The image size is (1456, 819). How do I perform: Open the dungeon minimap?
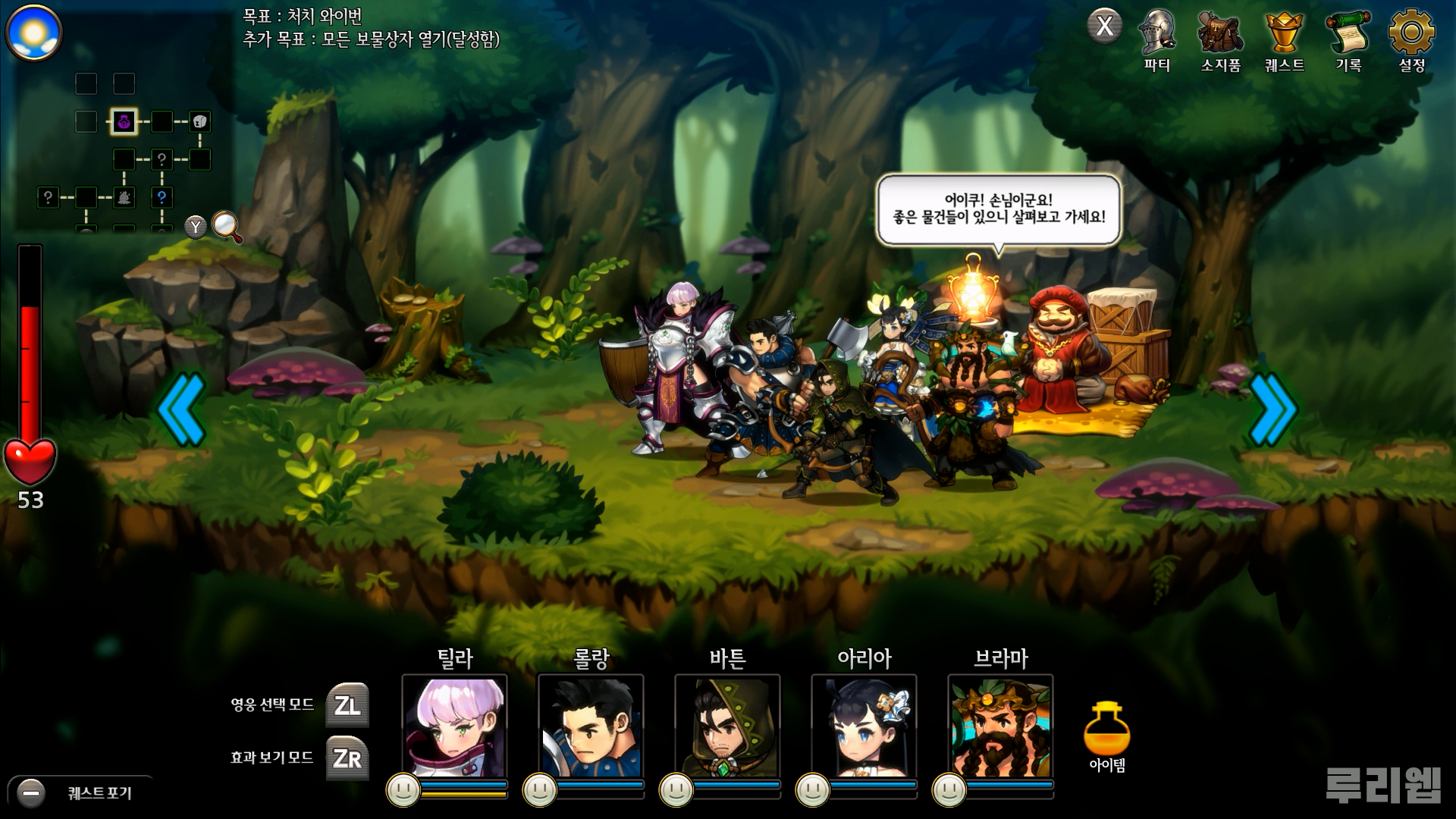pyautogui.click(x=125, y=152)
